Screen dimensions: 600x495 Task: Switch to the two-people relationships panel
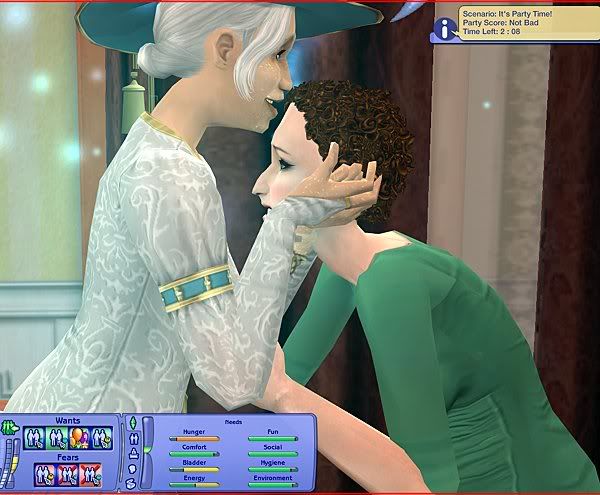tap(131, 441)
